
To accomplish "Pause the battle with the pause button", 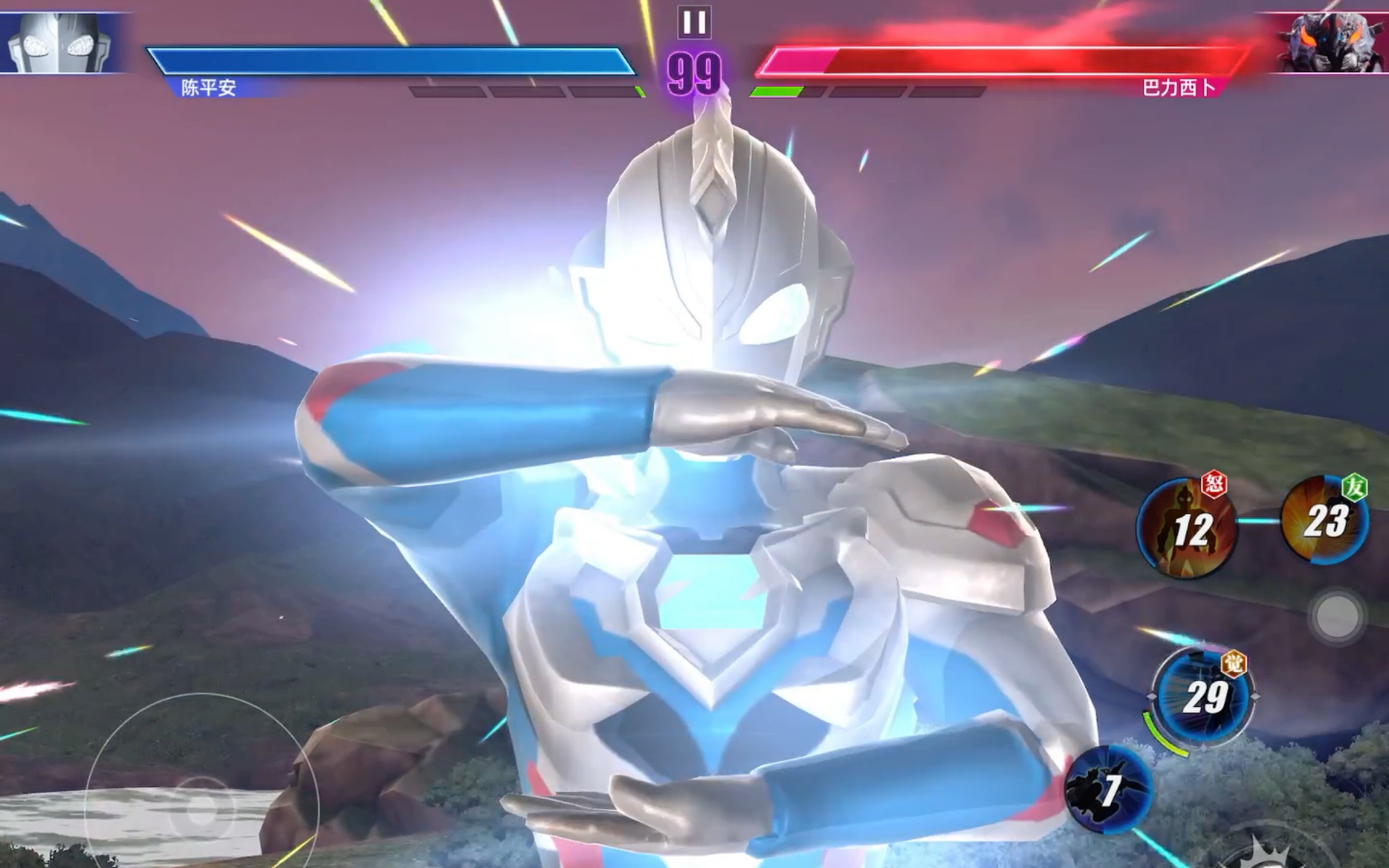I will click(694, 22).
